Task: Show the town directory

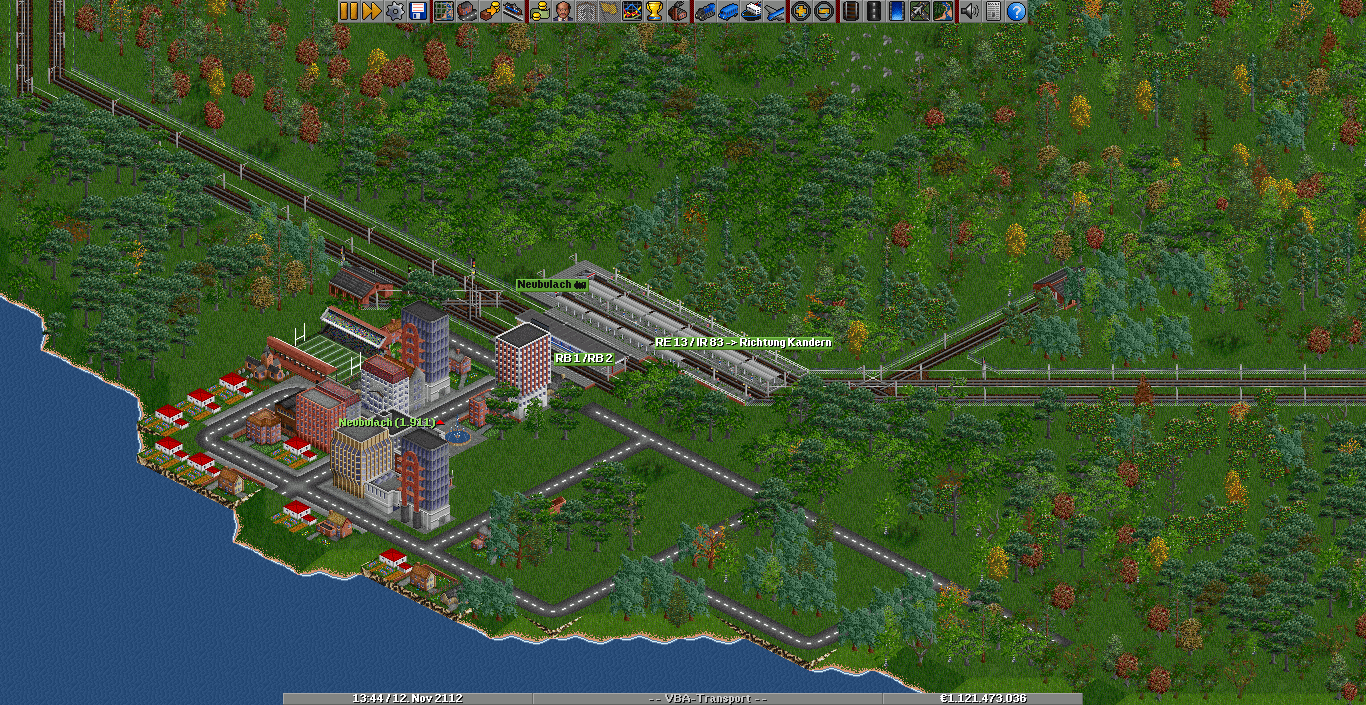Action: coord(467,11)
